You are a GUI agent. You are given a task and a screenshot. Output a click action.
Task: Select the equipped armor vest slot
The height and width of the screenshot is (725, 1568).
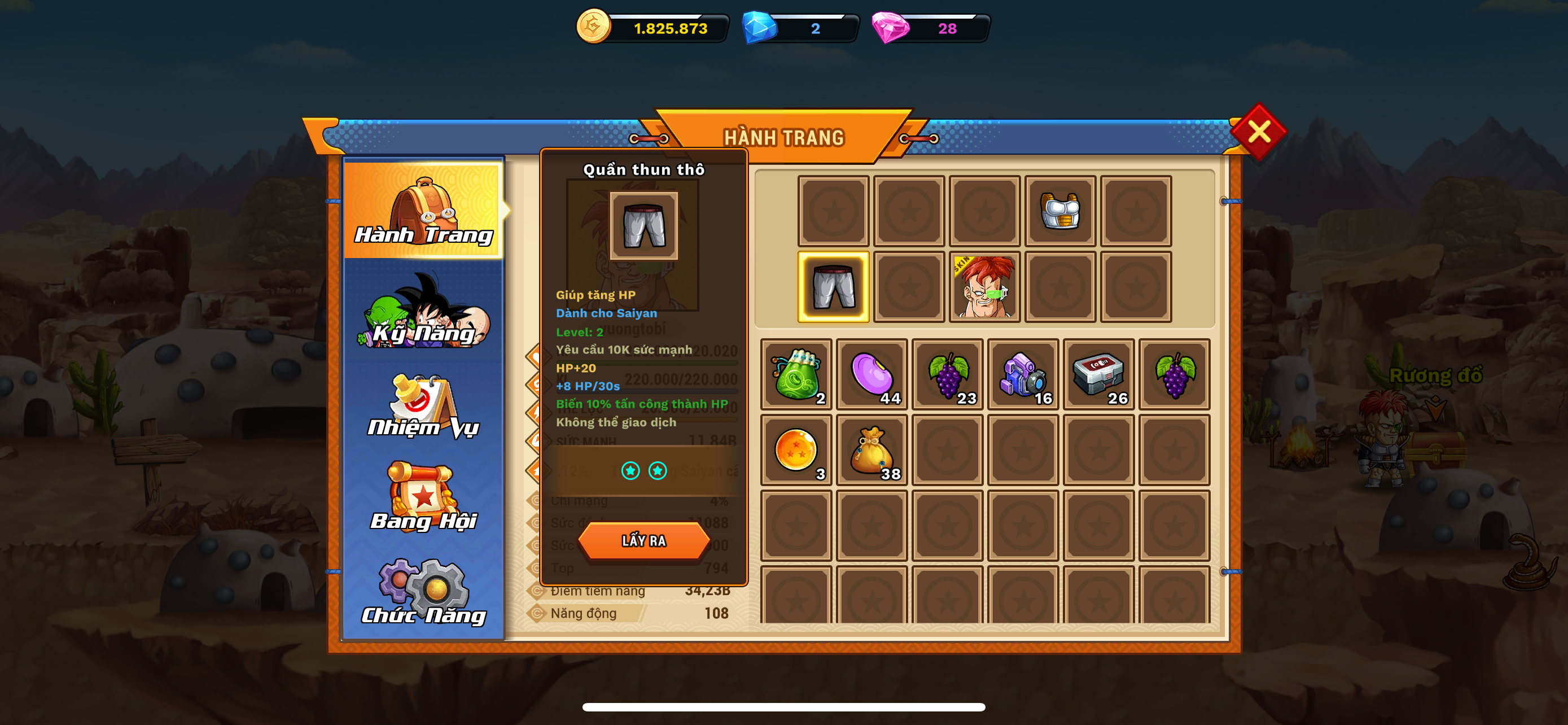pos(1060,211)
